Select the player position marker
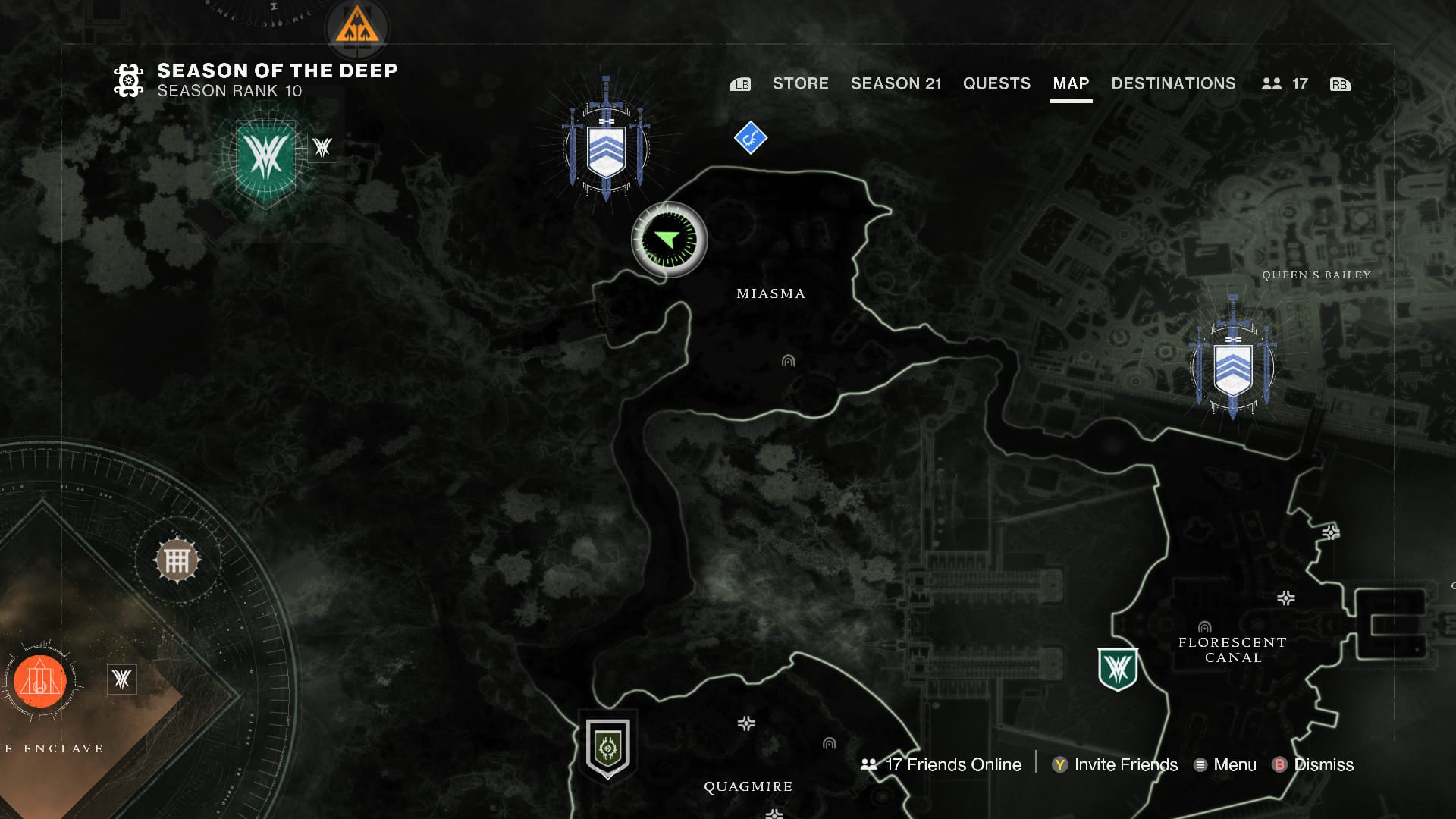Image resolution: width=1456 pixels, height=819 pixels. [670, 239]
